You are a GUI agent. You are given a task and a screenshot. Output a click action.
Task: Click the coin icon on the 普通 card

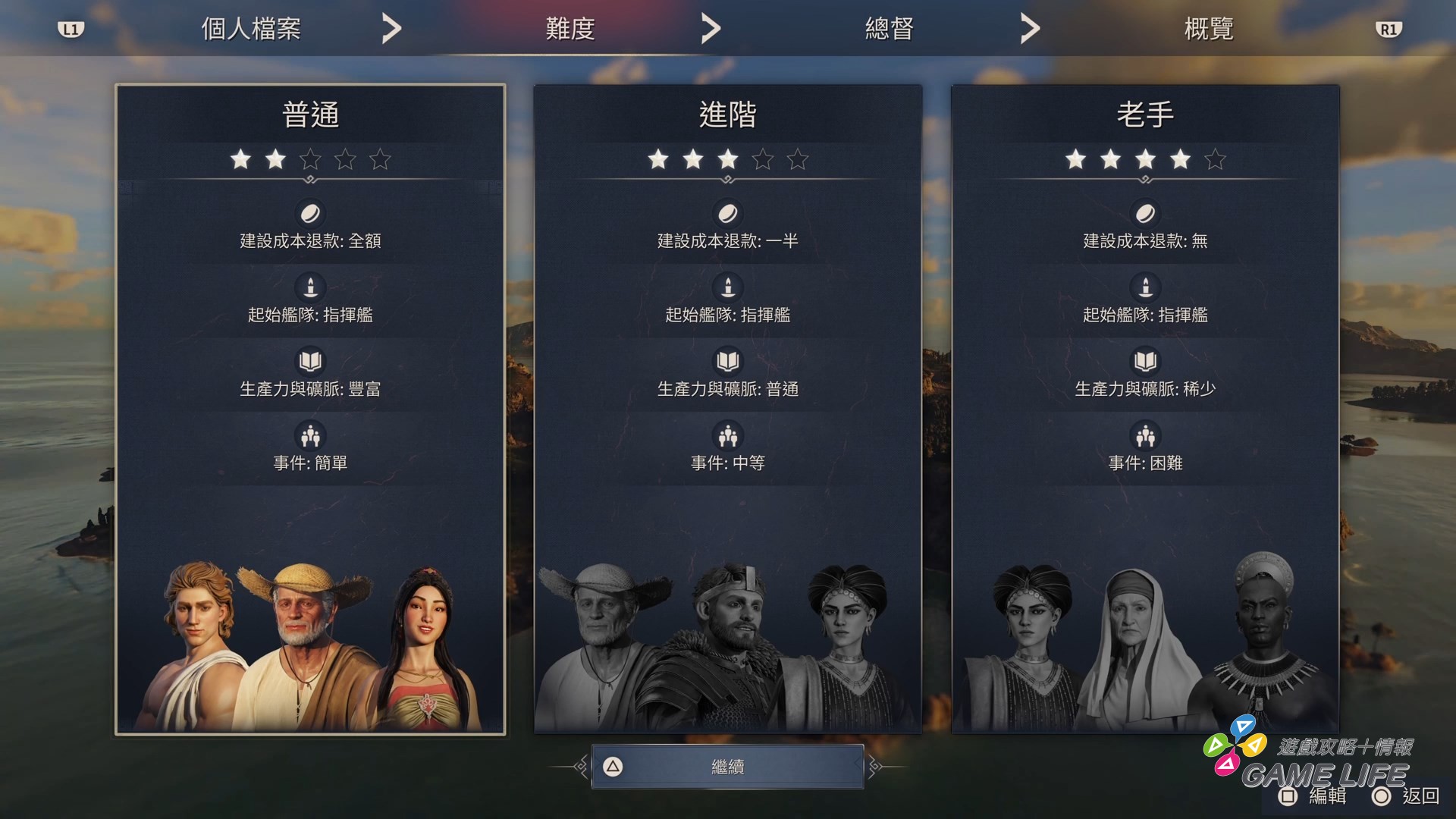[311, 213]
